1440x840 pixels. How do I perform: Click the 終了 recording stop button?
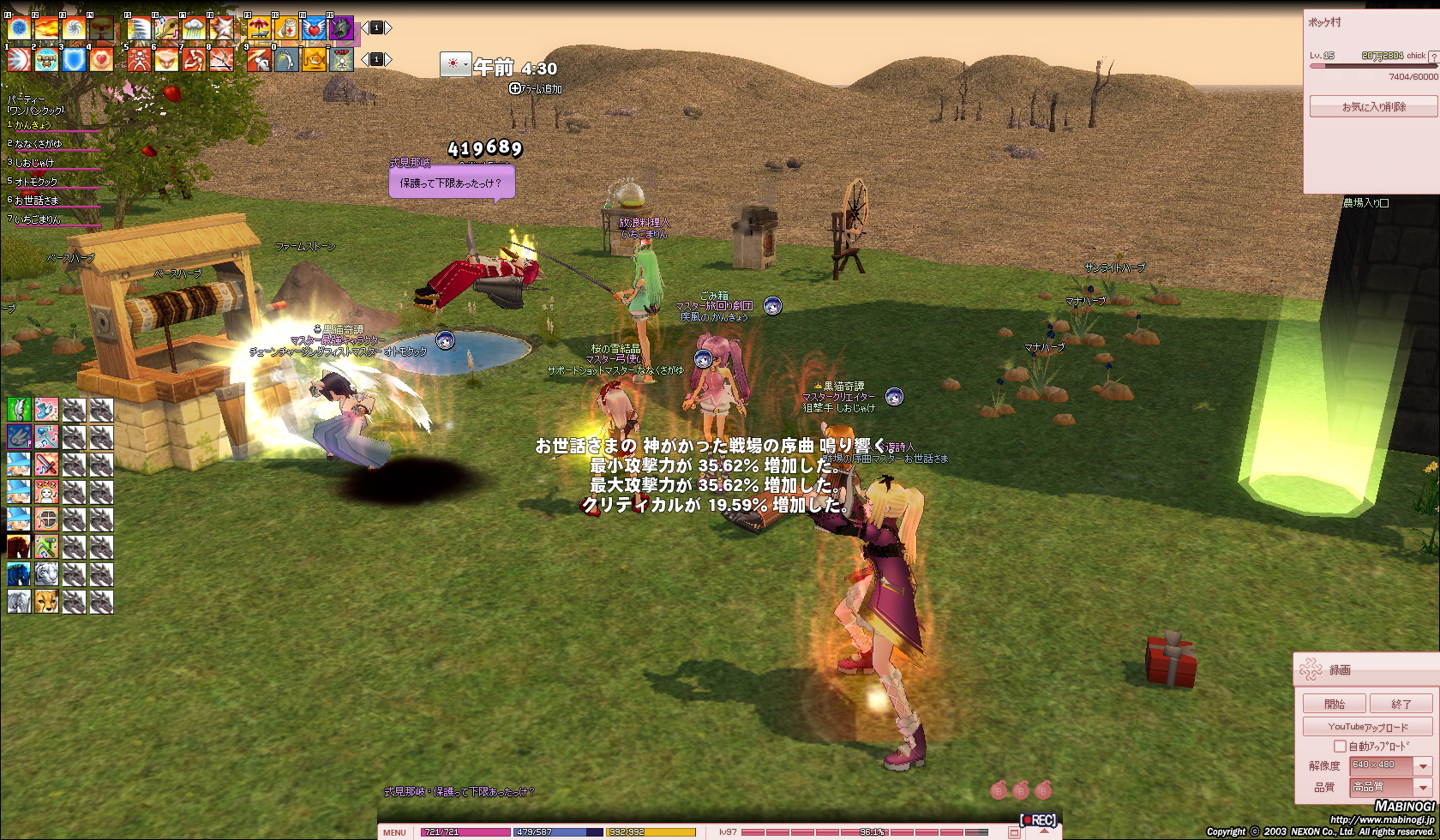click(x=1401, y=704)
